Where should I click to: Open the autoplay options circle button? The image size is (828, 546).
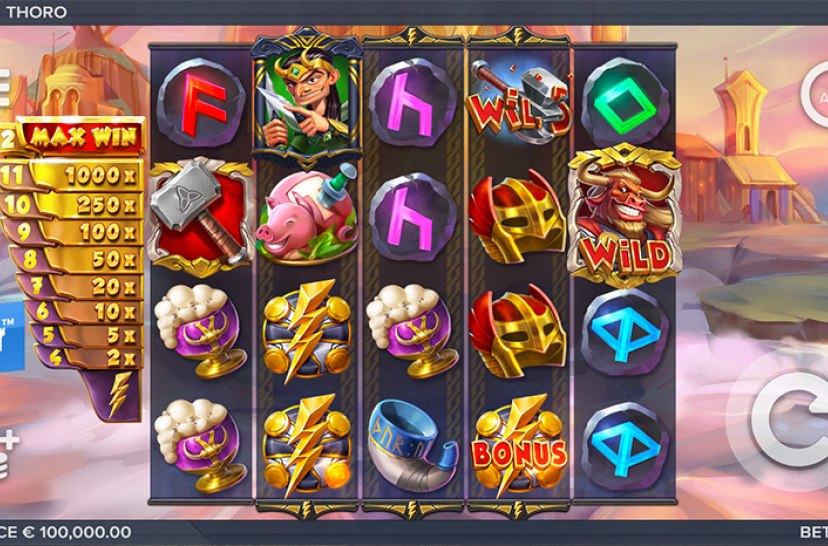pos(816,97)
